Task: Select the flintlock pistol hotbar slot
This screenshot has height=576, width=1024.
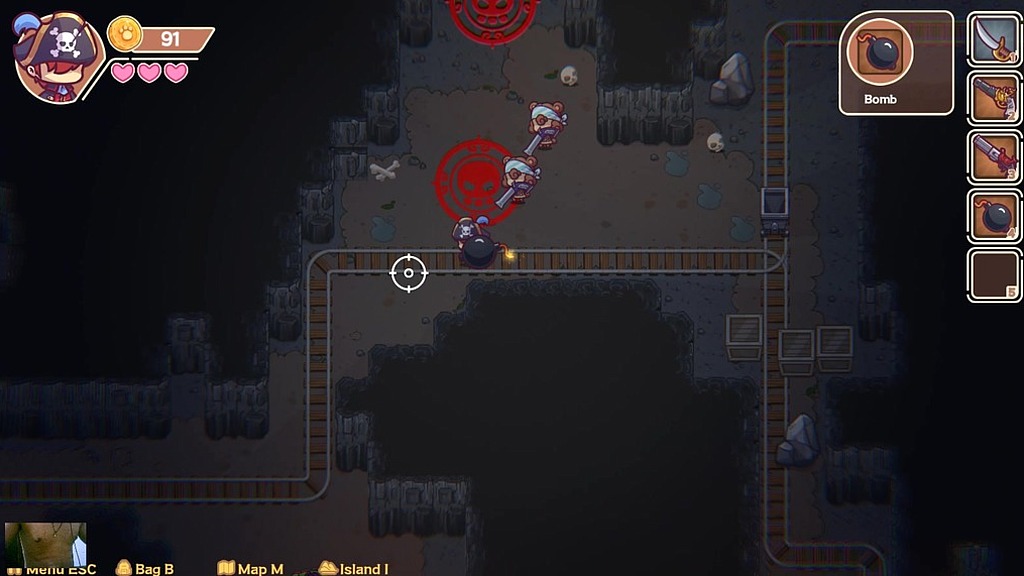Action: click(x=993, y=98)
